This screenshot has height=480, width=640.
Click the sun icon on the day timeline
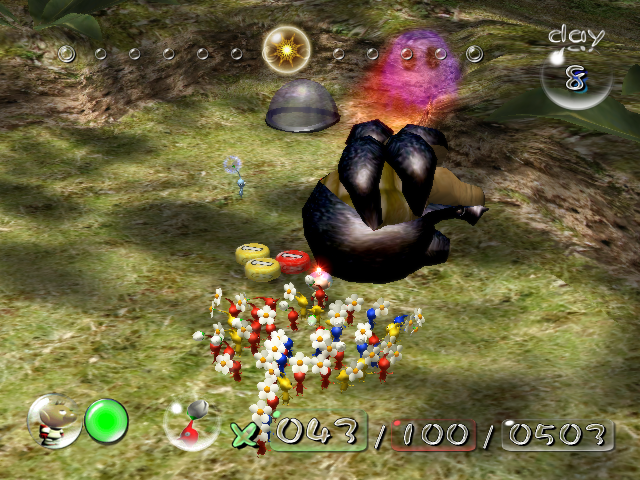[x=286, y=48]
